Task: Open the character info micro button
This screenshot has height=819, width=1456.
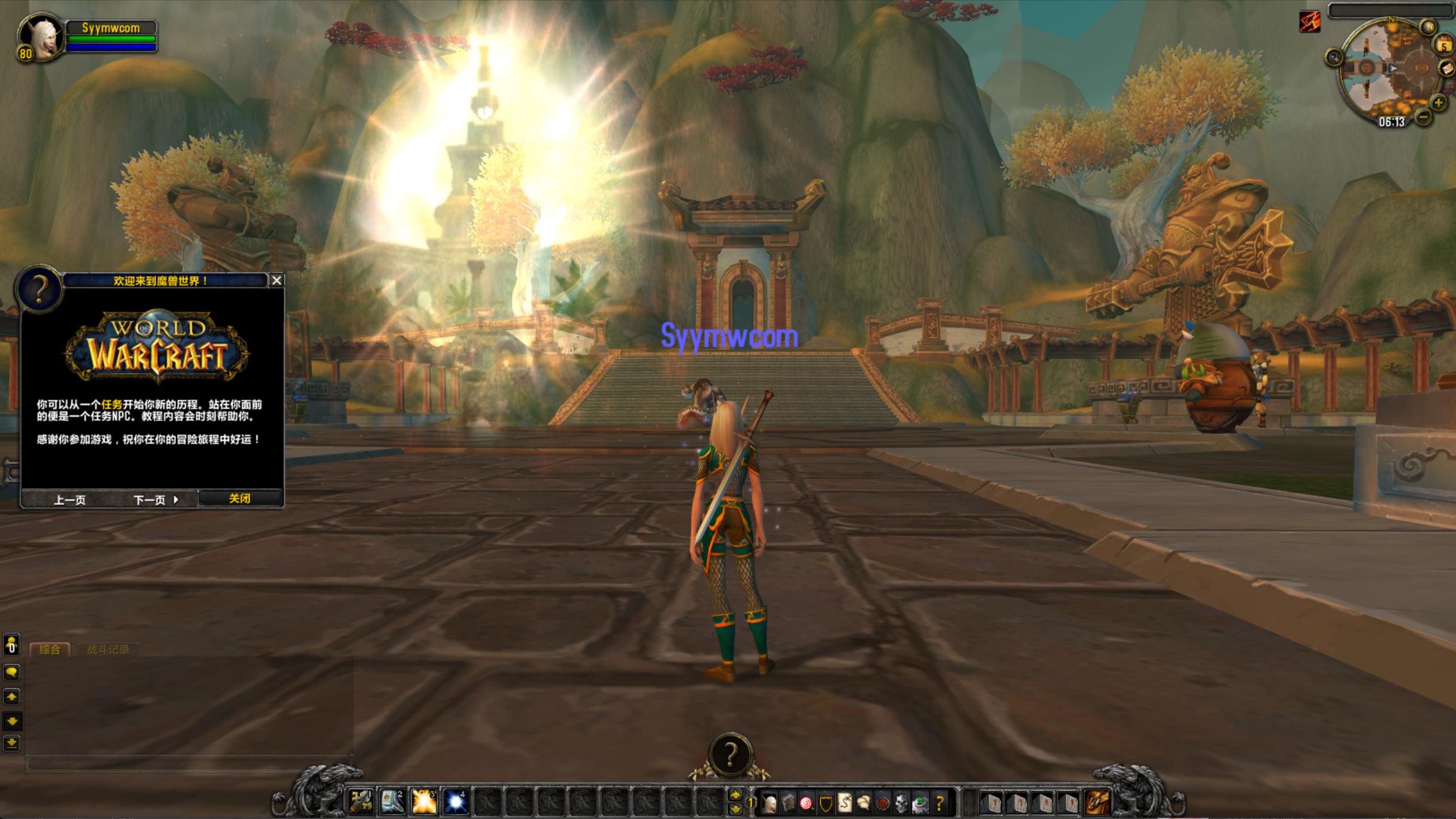Action: point(769,804)
